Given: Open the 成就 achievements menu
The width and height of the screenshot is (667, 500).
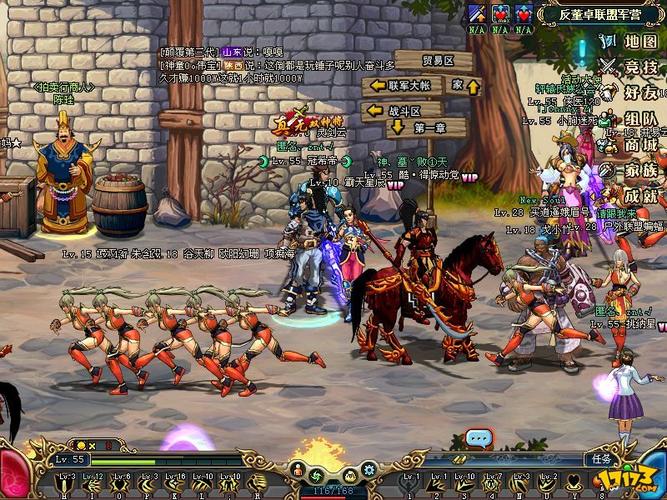Looking at the screenshot, I should 640,196.
